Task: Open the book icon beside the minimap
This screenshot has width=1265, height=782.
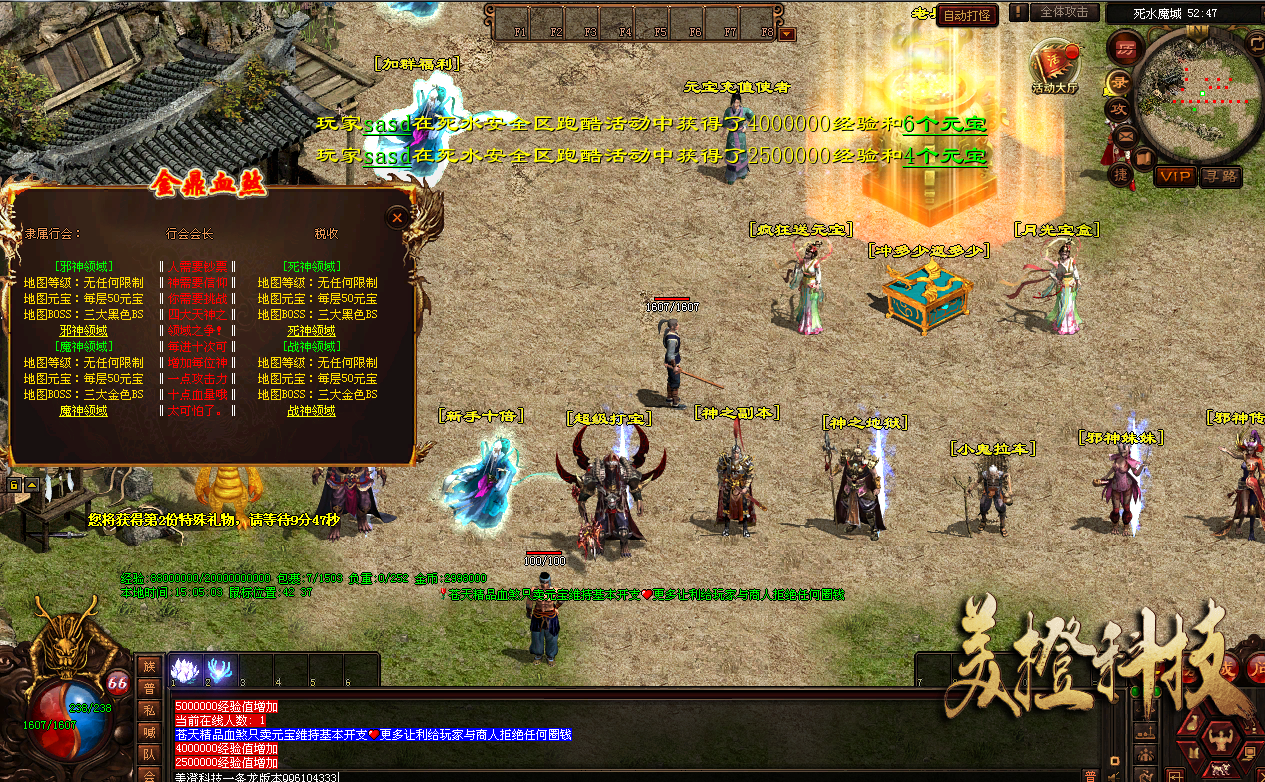Action: (x=1145, y=157)
